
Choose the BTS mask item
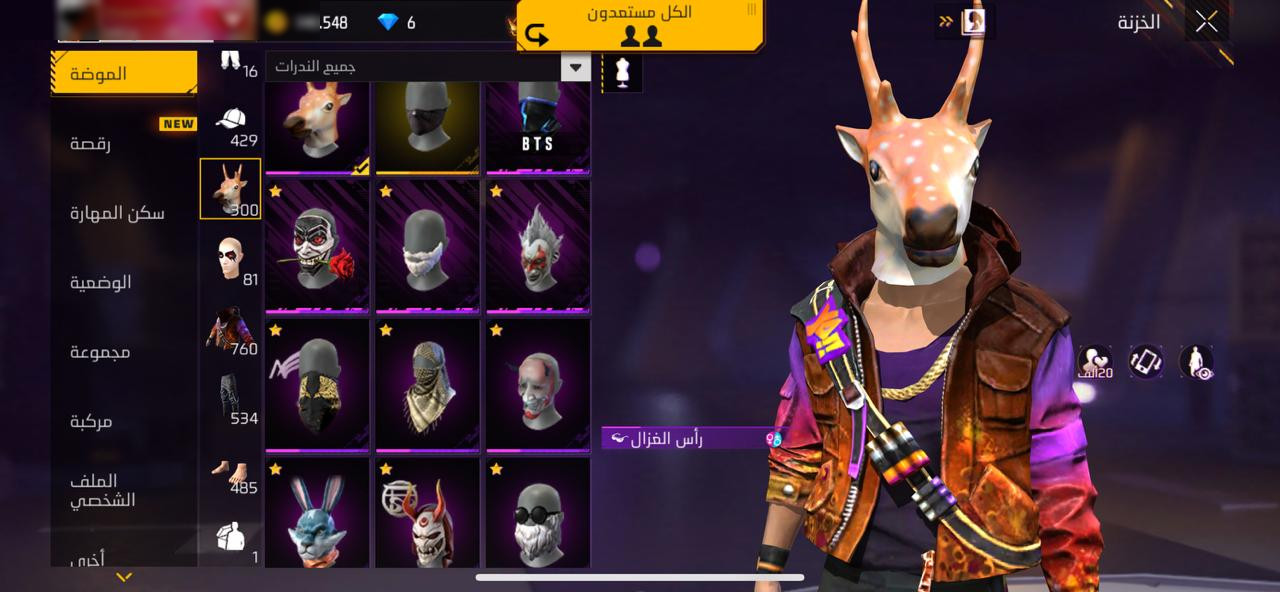tap(537, 127)
